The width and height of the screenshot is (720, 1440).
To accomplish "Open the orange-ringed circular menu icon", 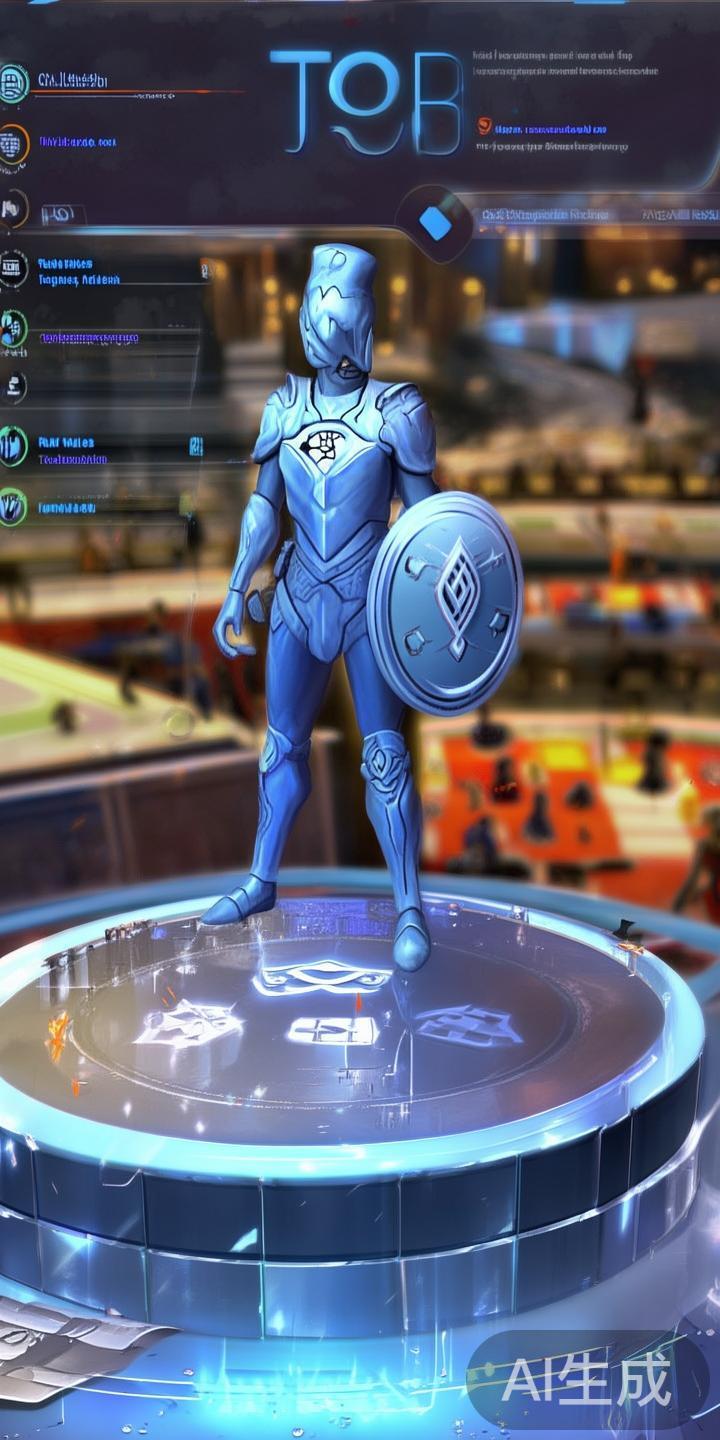I will (12, 145).
